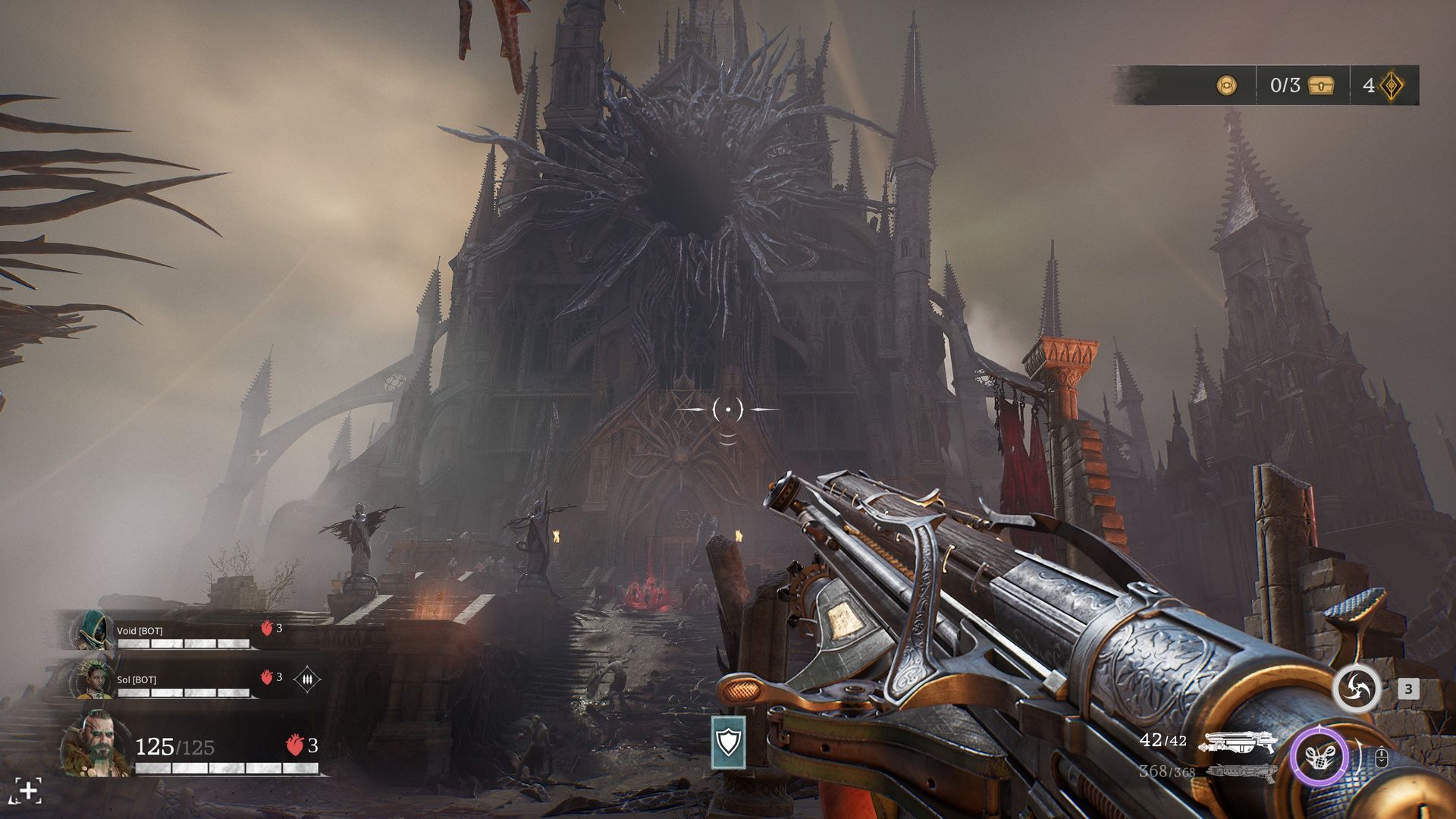Open the treasure chest tracker
The width and height of the screenshot is (1456, 819).
point(1321,85)
